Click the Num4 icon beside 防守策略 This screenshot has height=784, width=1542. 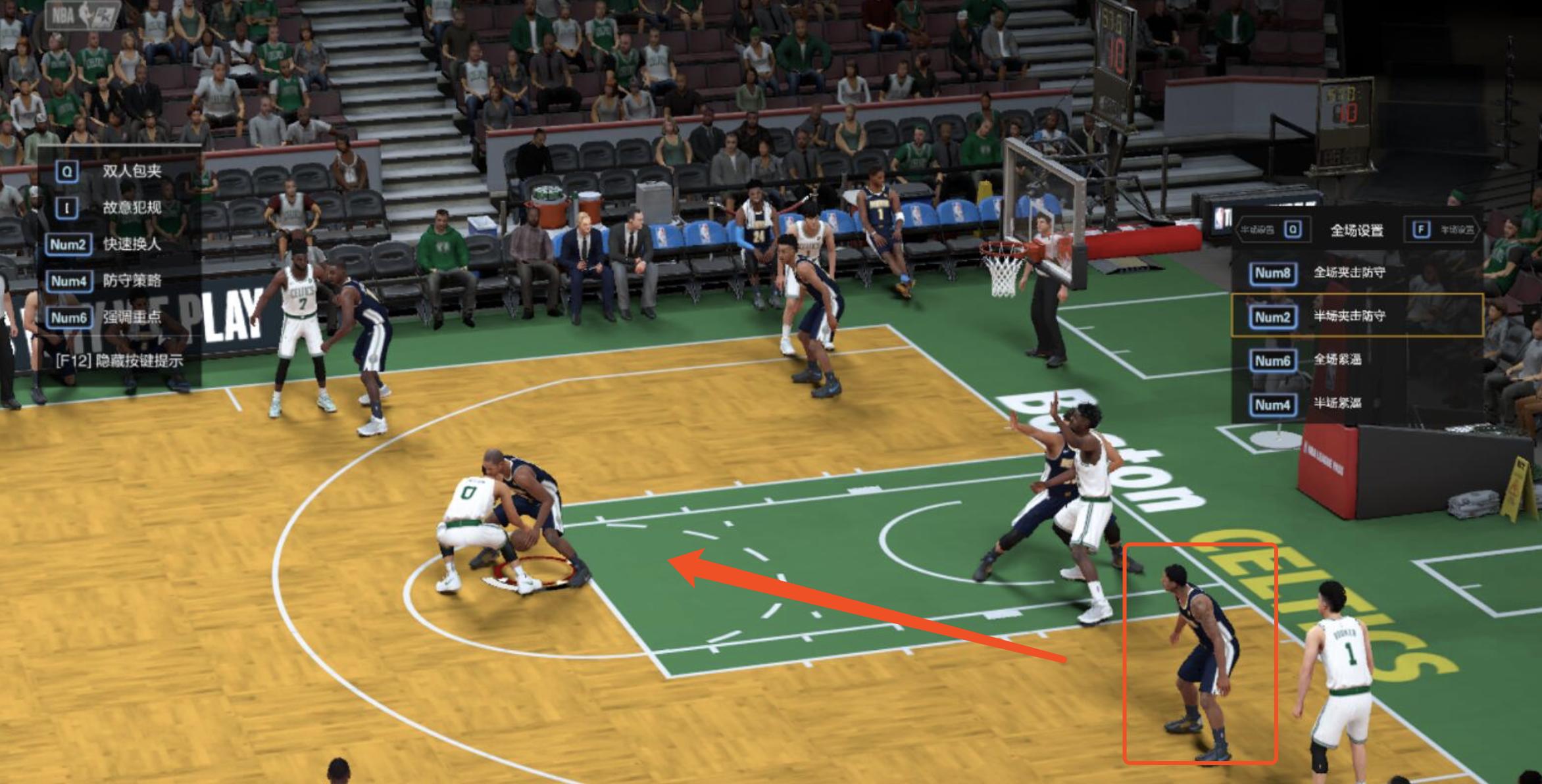click(x=69, y=280)
